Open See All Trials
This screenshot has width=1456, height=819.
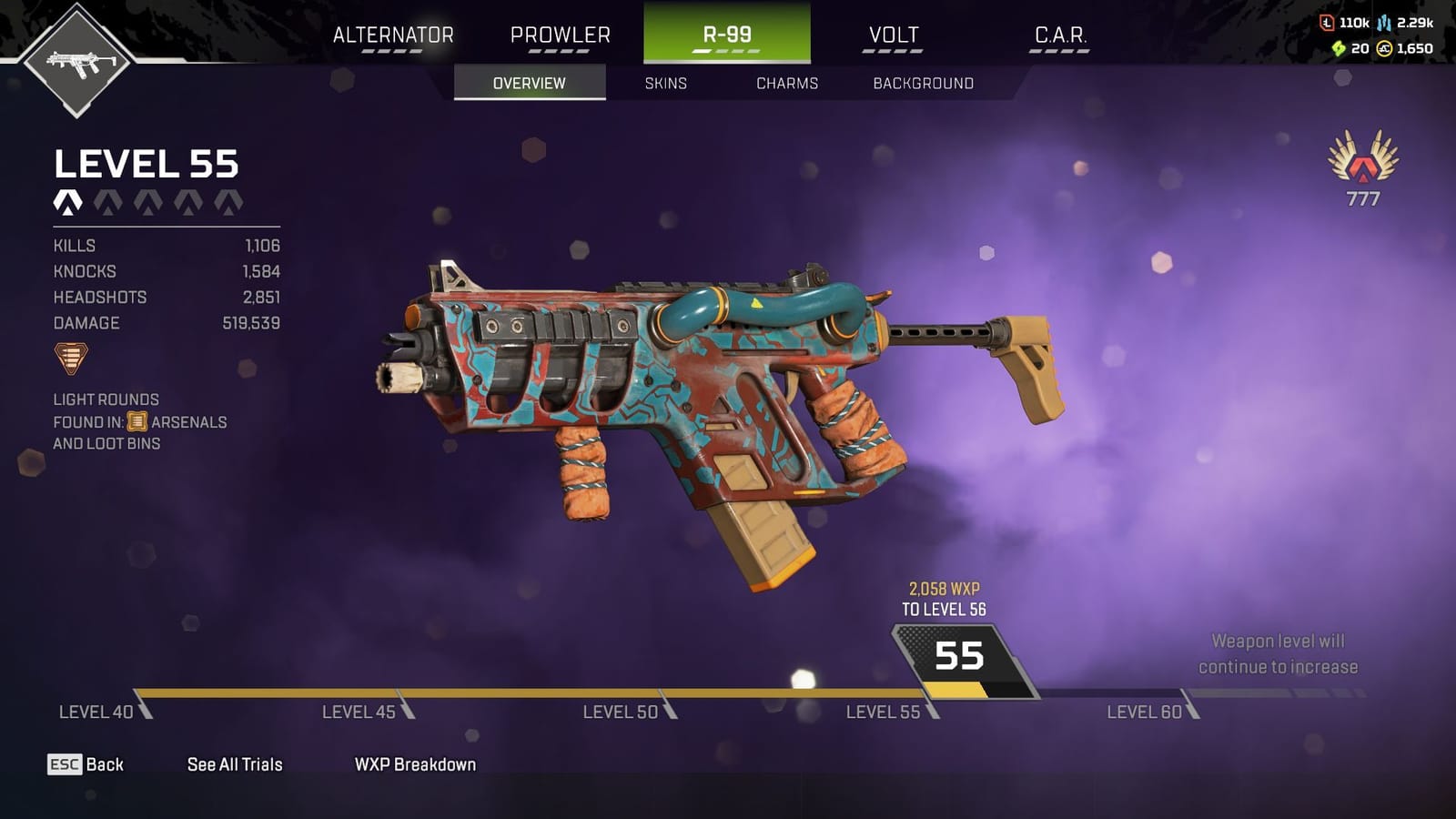(x=233, y=764)
